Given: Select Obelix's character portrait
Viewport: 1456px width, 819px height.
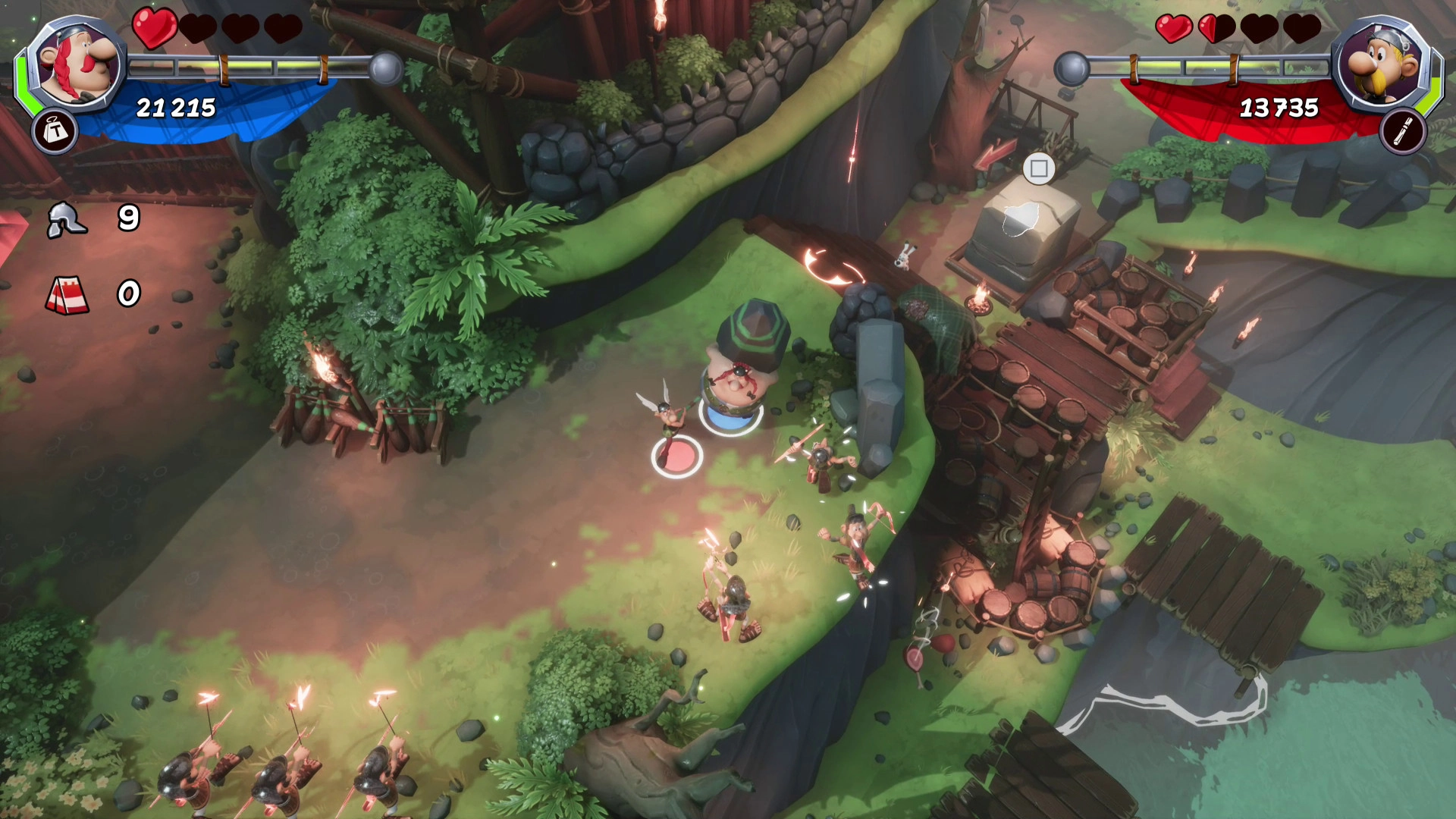Looking at the screenshot, I should pos(77,65).
